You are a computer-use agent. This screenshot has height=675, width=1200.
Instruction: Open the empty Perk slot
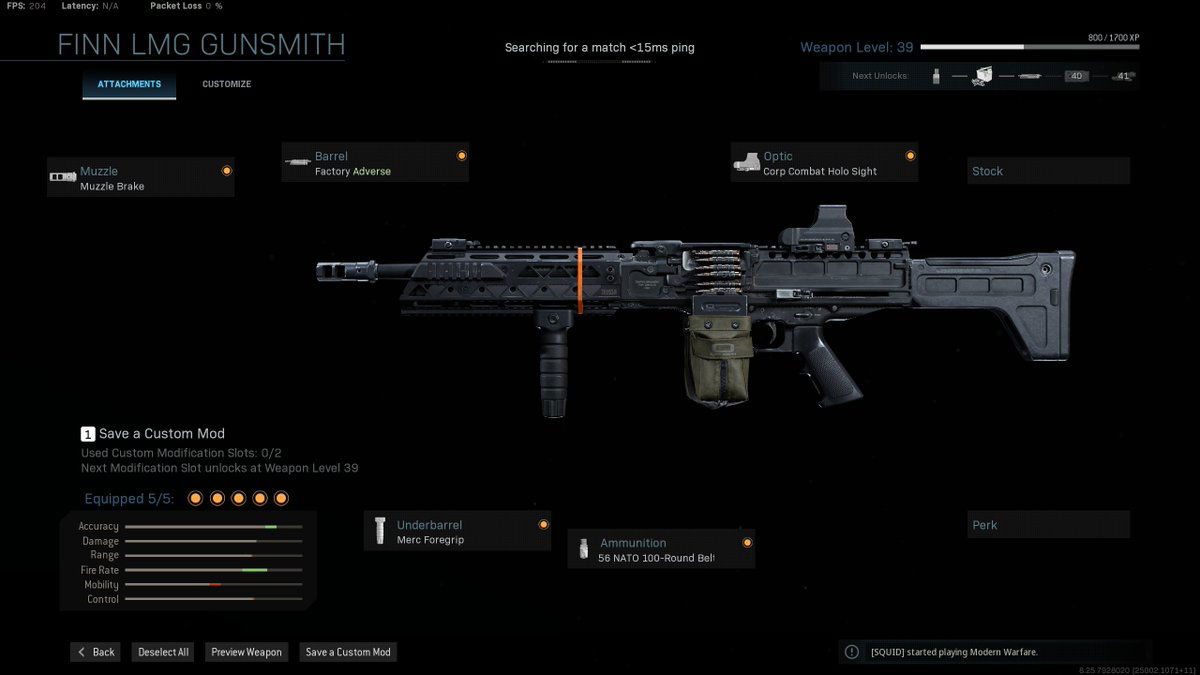click(1048, 525)
